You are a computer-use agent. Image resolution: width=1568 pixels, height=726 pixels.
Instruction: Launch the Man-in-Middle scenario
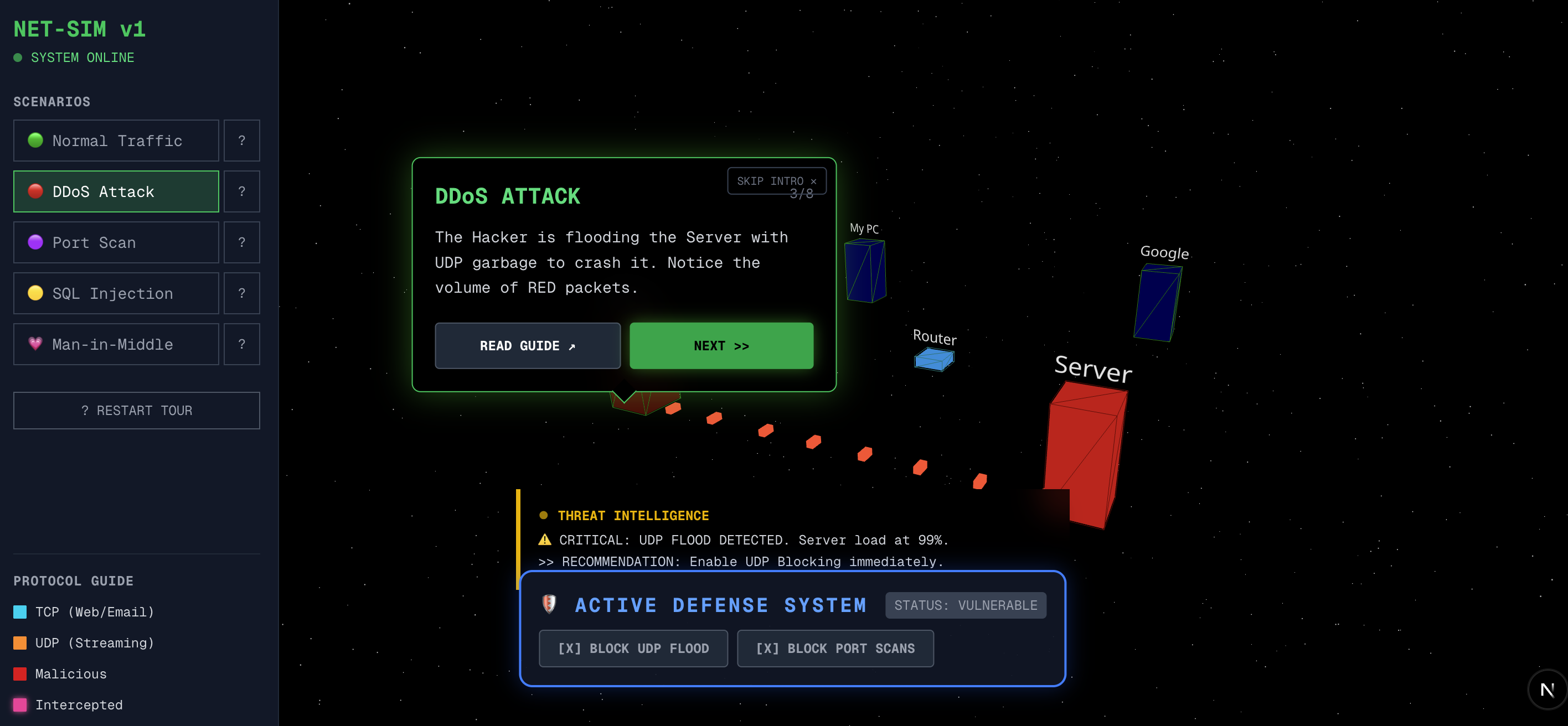click(x=116, y=344)
